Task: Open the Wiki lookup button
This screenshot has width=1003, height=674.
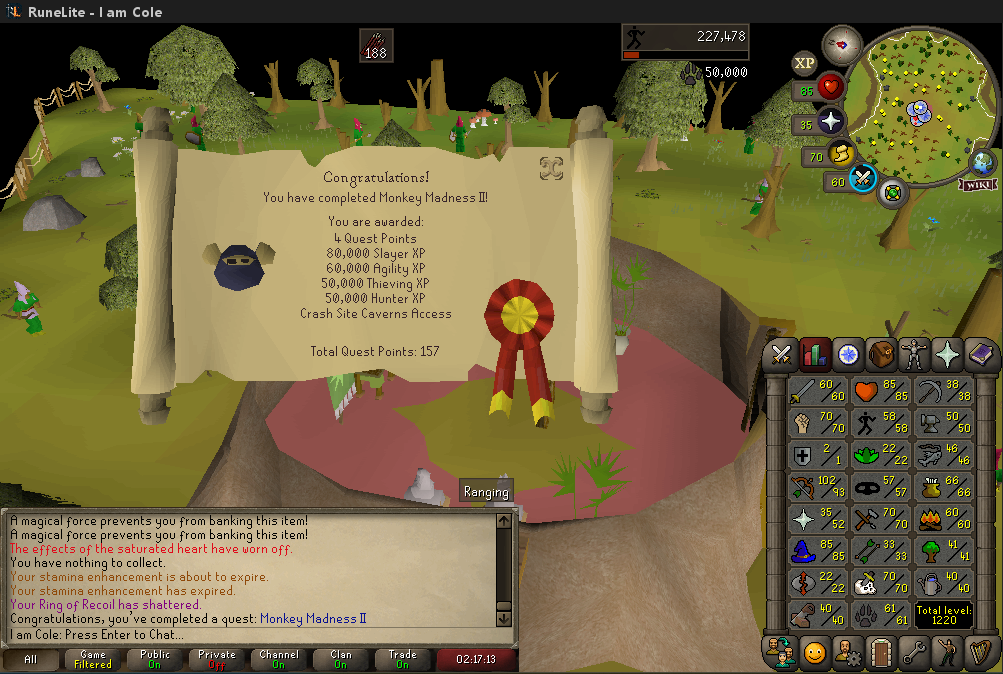Action: click(x=978, y=184)
